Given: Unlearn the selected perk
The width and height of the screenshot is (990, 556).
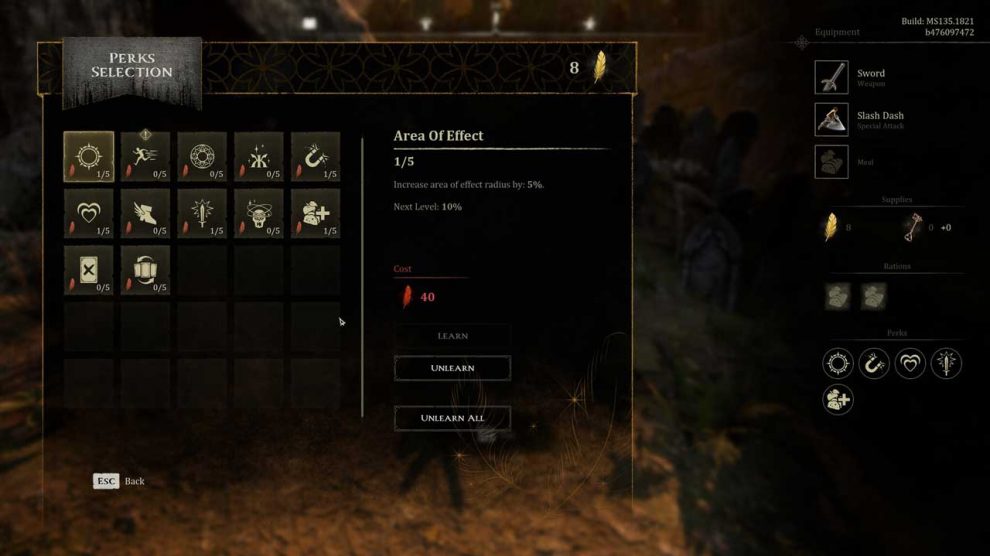Looking at the screenshot, I should tap(452, 368).
